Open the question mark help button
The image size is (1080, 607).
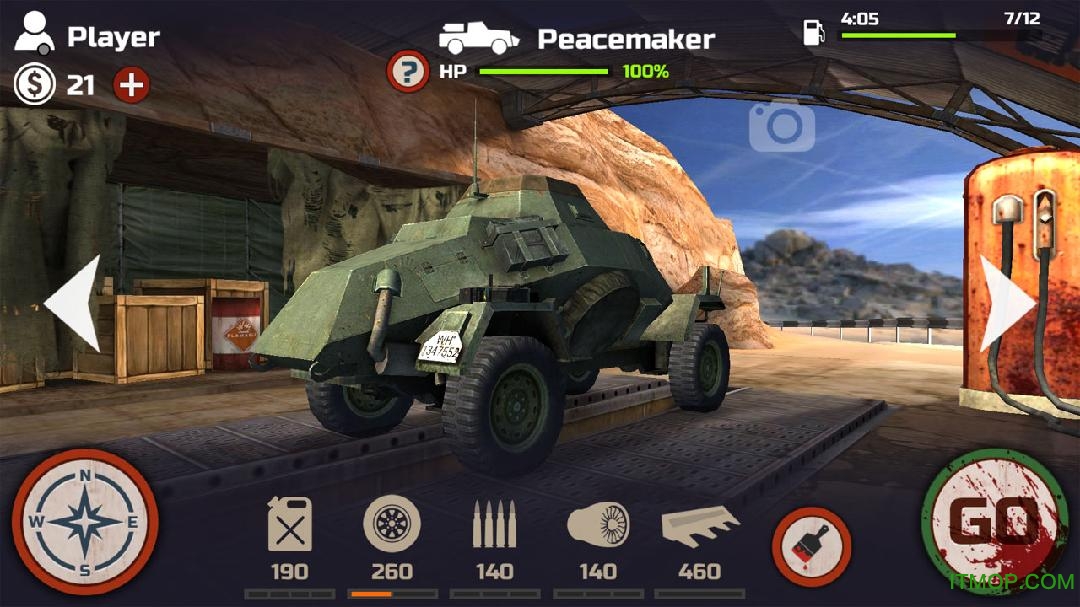[407, 72]
